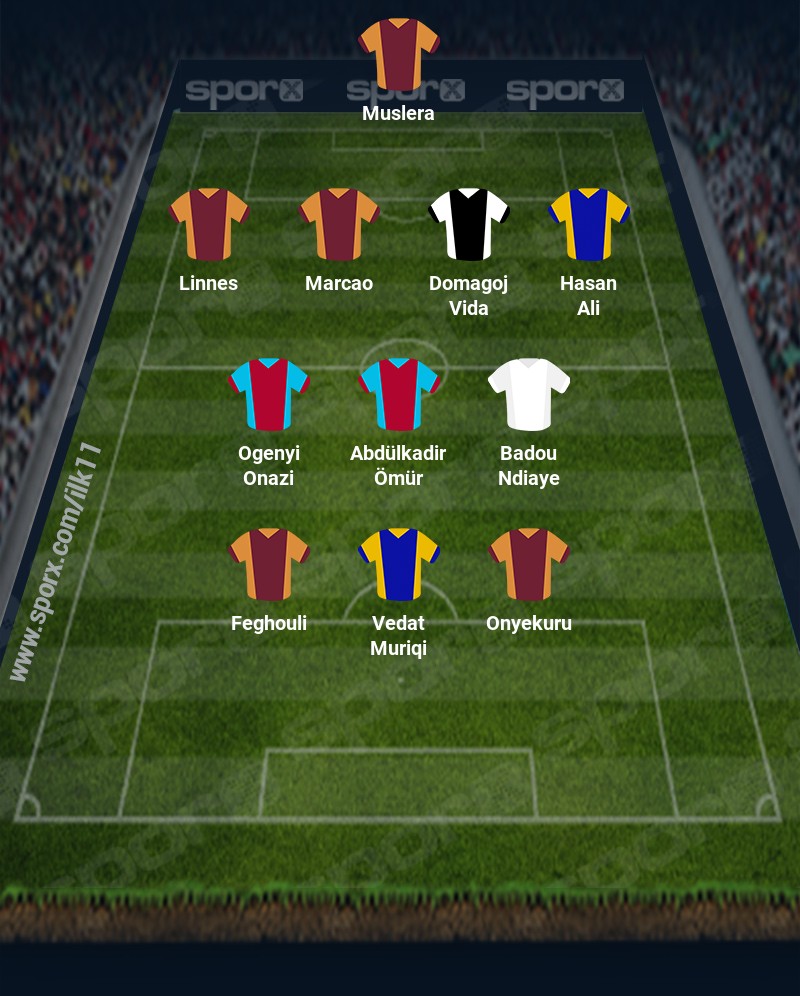Pick Marcao's maroon and orange shirt
Screen dimensions: 800x996
click(x=339, y=224)
